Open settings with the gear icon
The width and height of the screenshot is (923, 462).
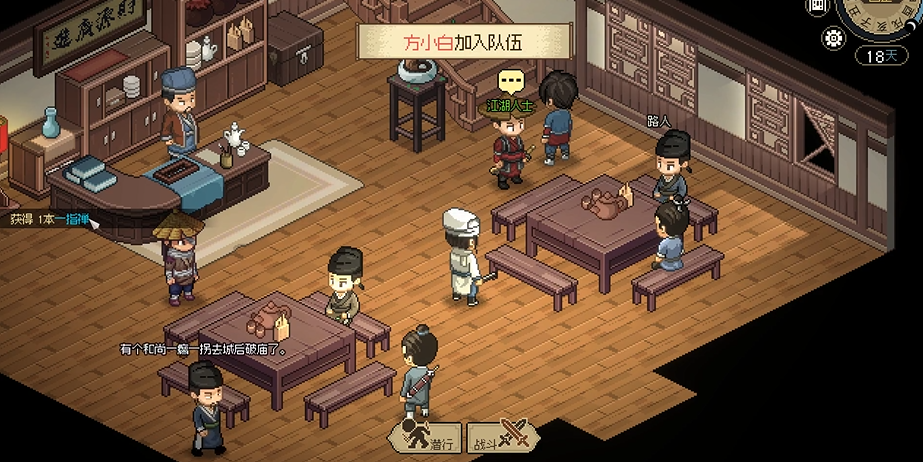[831, 39]
